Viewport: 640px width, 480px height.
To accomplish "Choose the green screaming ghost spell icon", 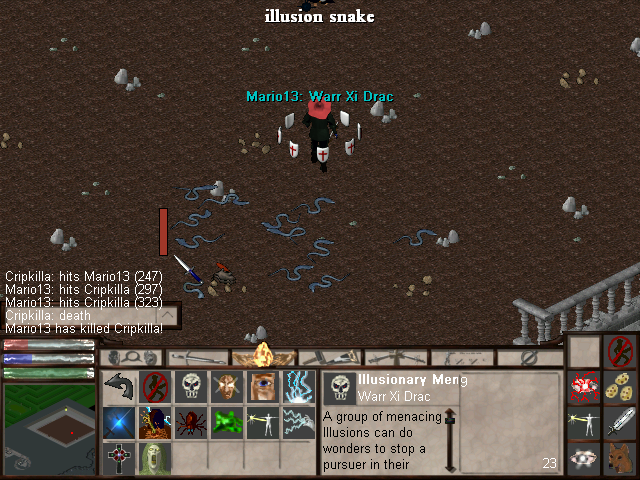I will tap(155, 458).
